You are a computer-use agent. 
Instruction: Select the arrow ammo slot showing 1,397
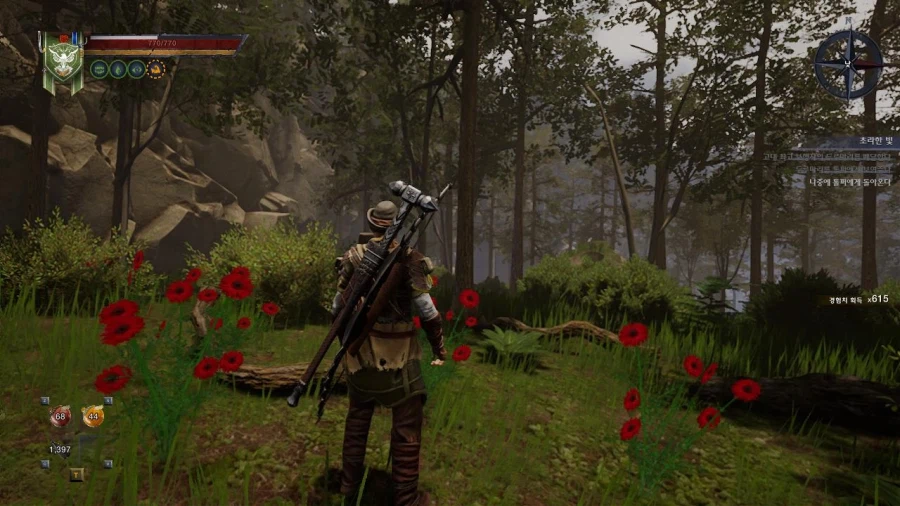61,449
